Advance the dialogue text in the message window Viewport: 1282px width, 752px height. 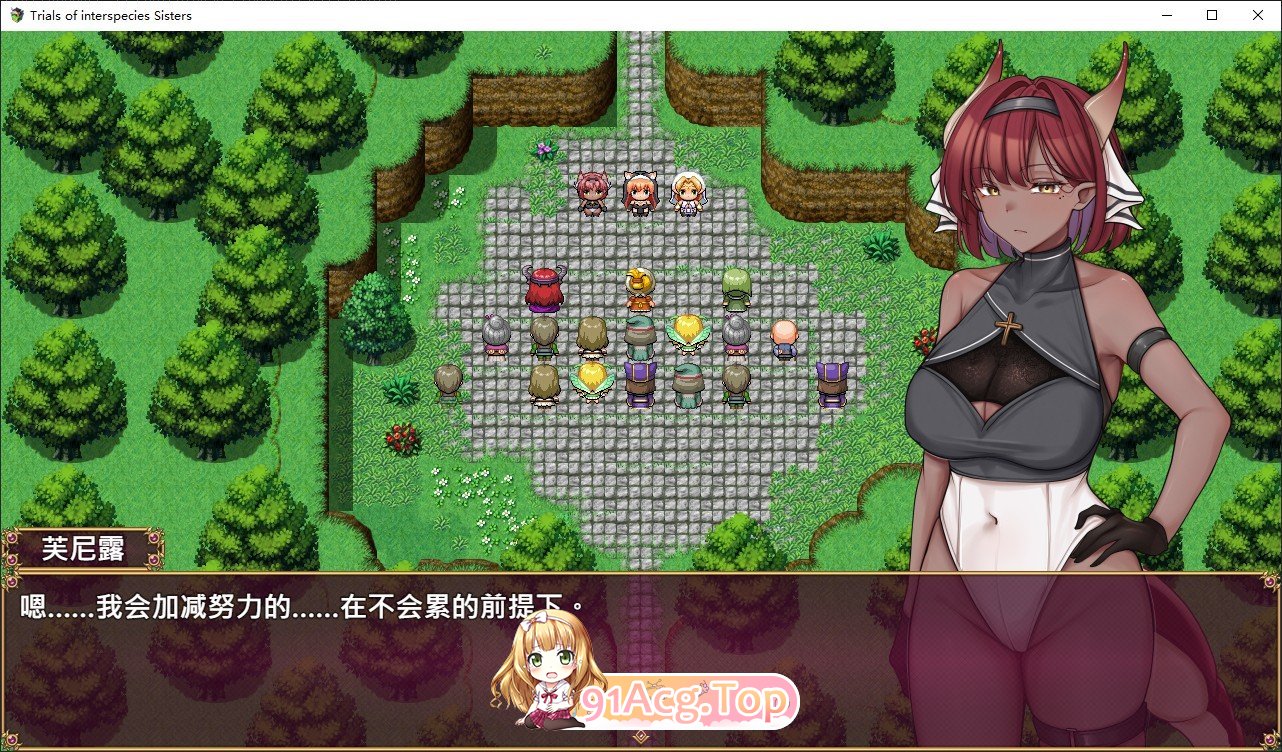coord(300,605)
